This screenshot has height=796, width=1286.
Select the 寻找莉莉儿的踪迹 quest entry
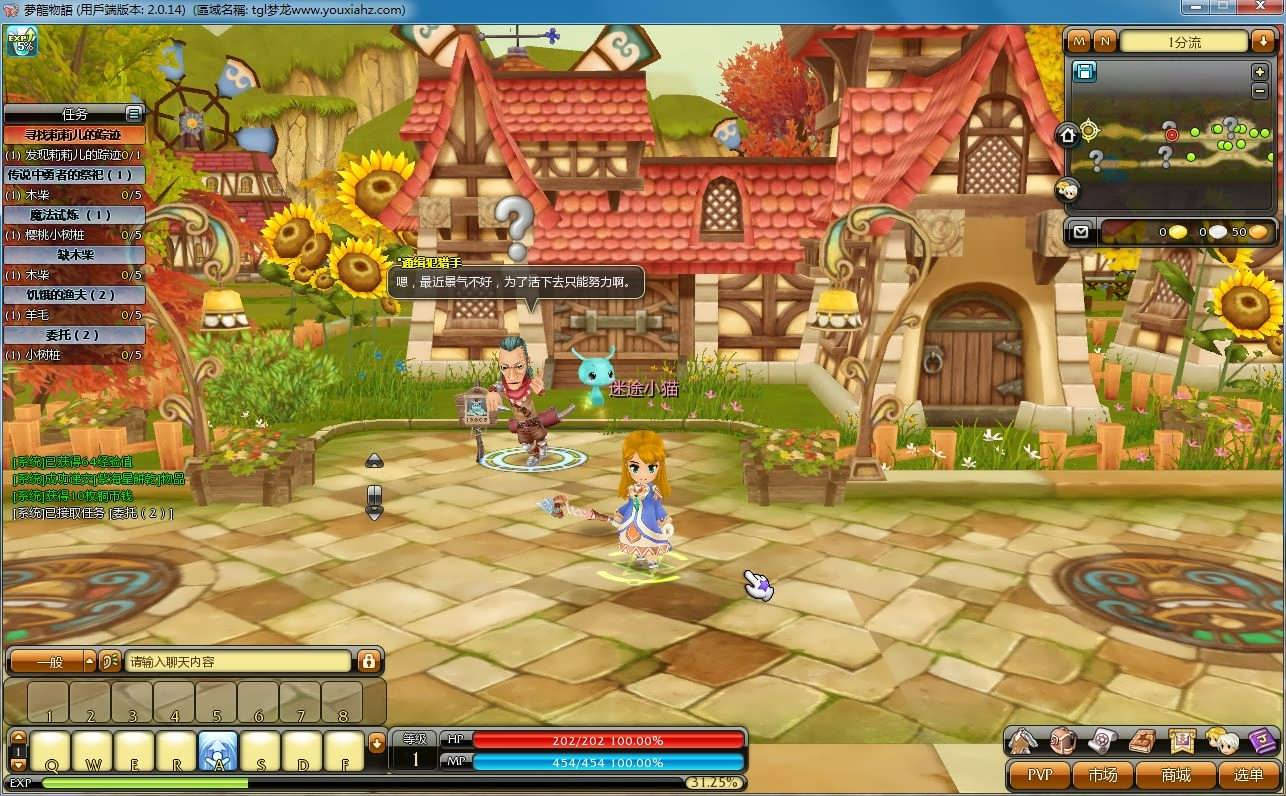[x=75, y=135]
